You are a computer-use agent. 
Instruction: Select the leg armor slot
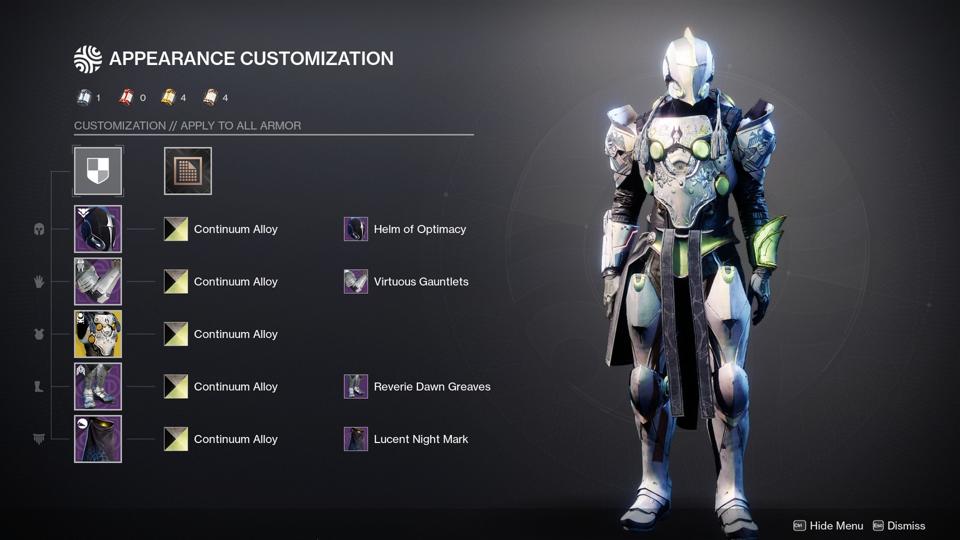coord(98,387)
